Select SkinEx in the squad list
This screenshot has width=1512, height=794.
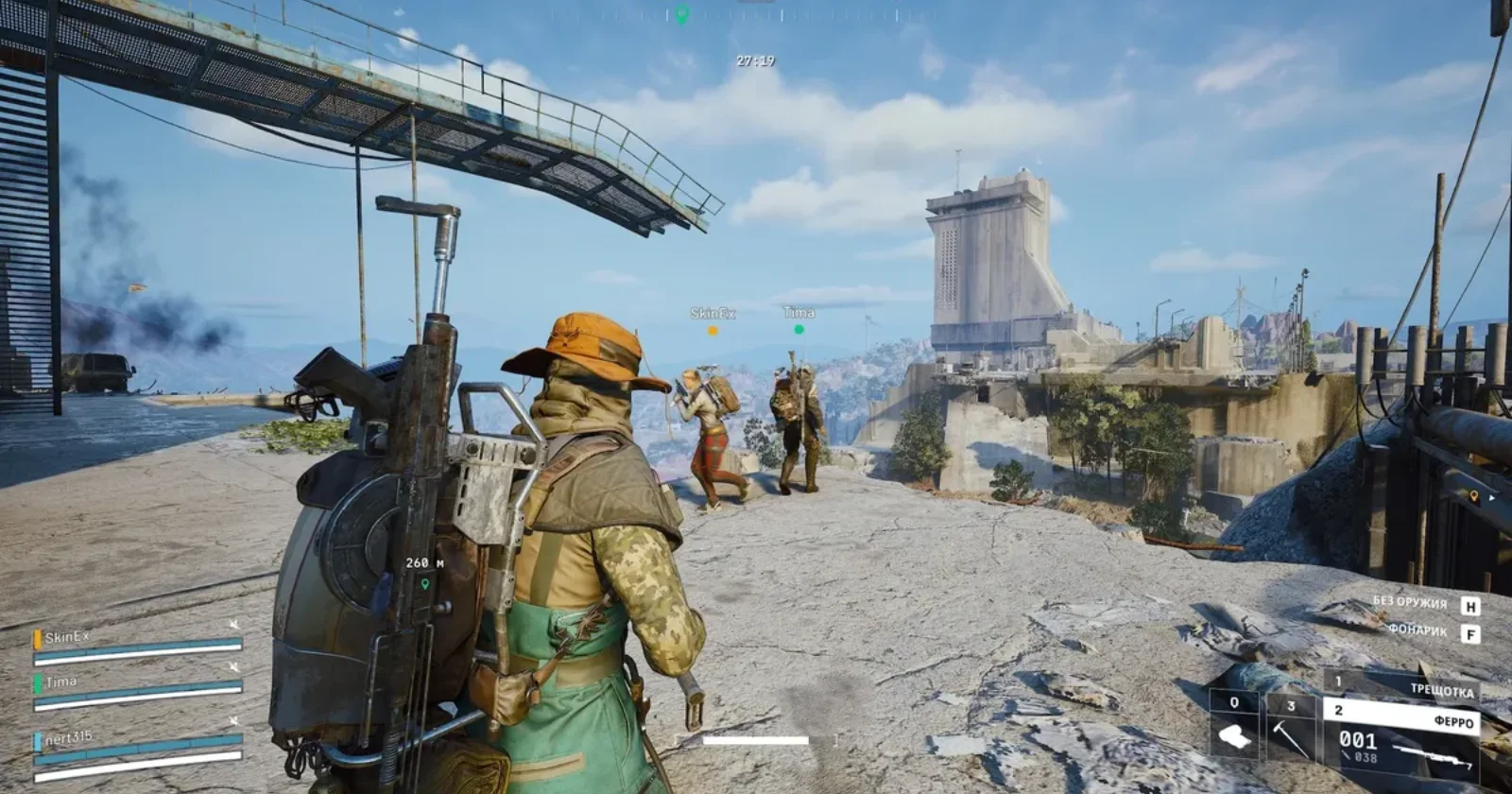(67, 638)
